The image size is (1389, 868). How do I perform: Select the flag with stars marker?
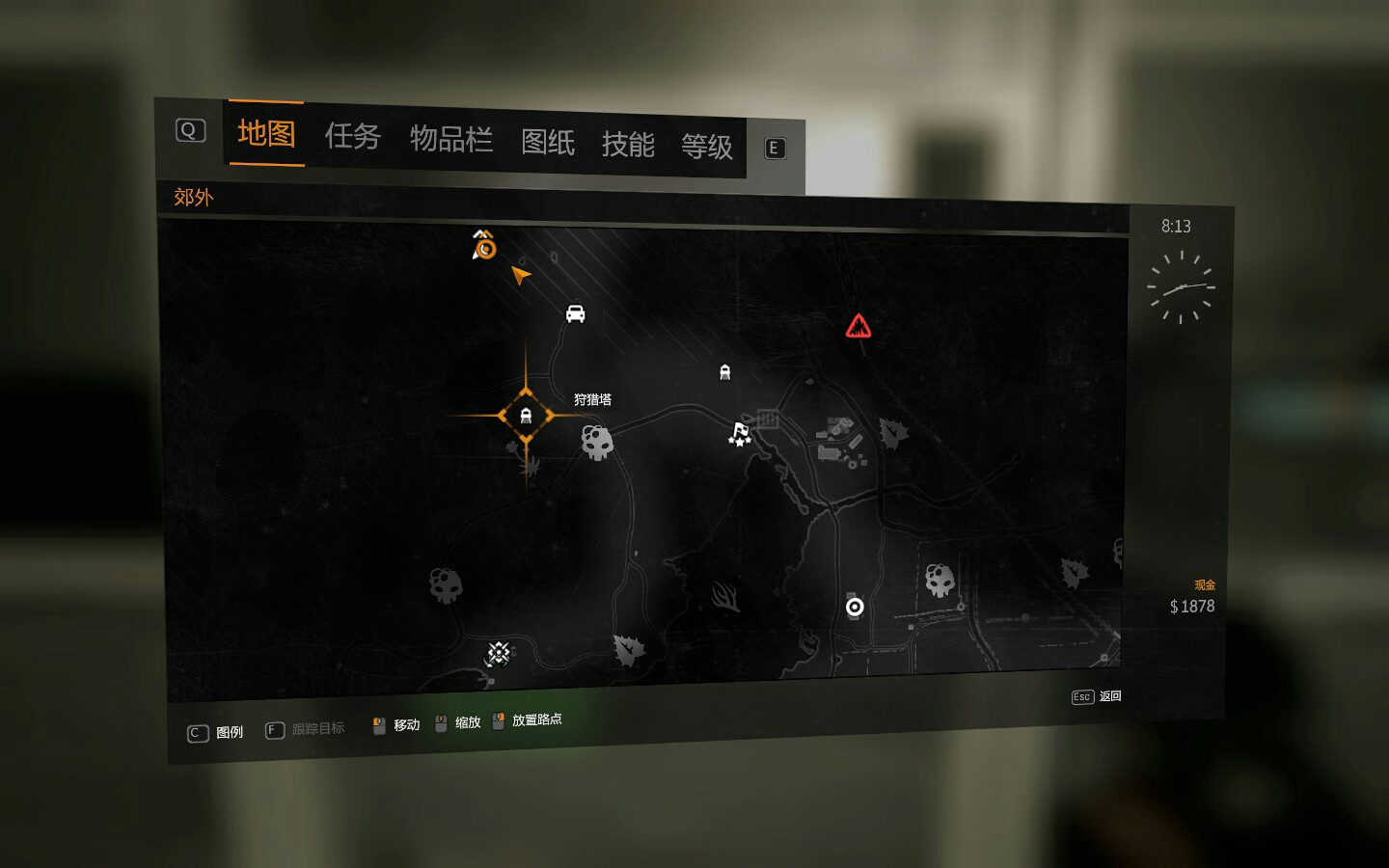point(740,434)
